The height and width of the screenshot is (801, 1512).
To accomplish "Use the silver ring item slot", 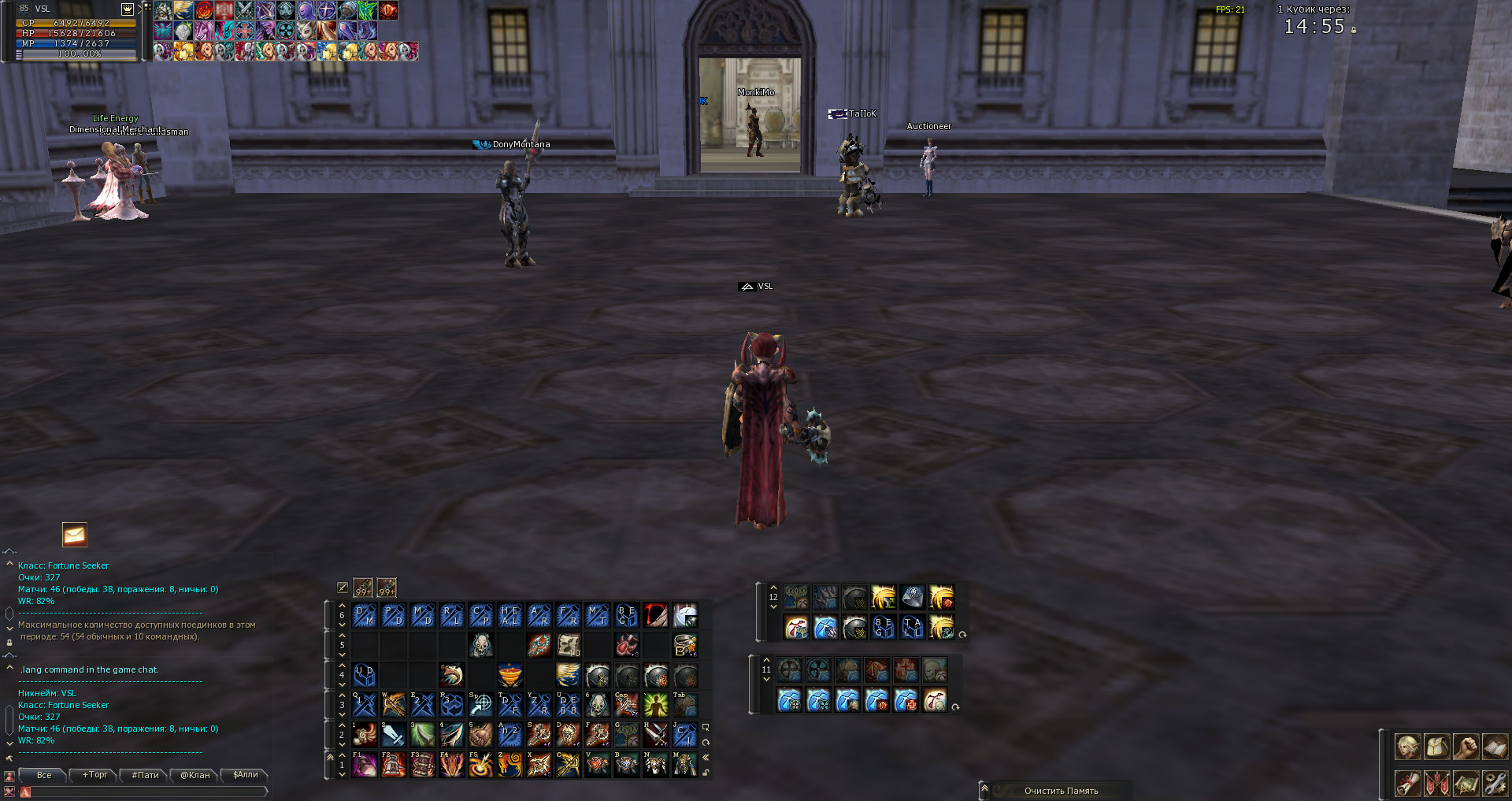I will click(x=685, y=645).
